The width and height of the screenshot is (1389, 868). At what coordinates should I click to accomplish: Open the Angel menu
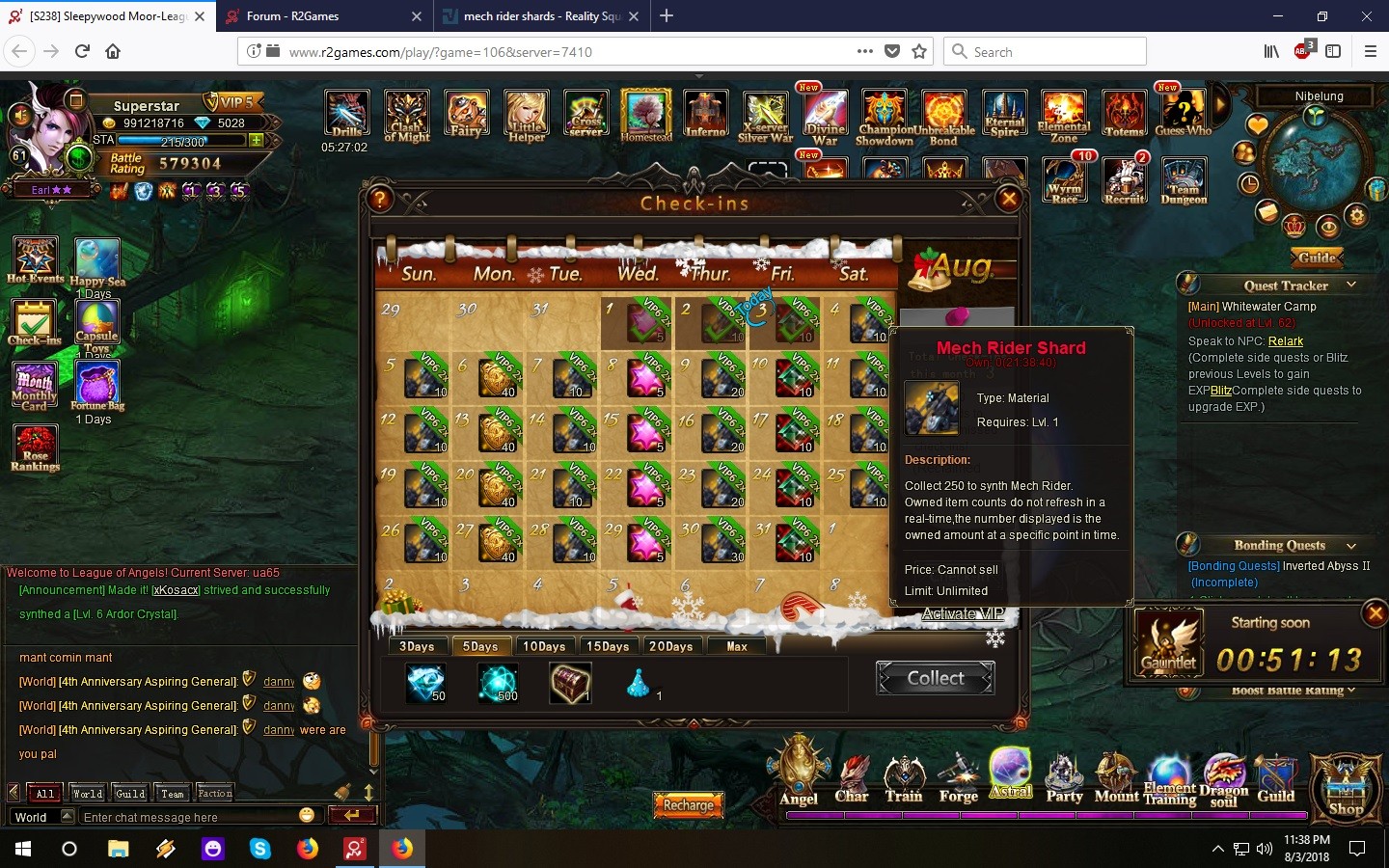(x=799, y=773)
